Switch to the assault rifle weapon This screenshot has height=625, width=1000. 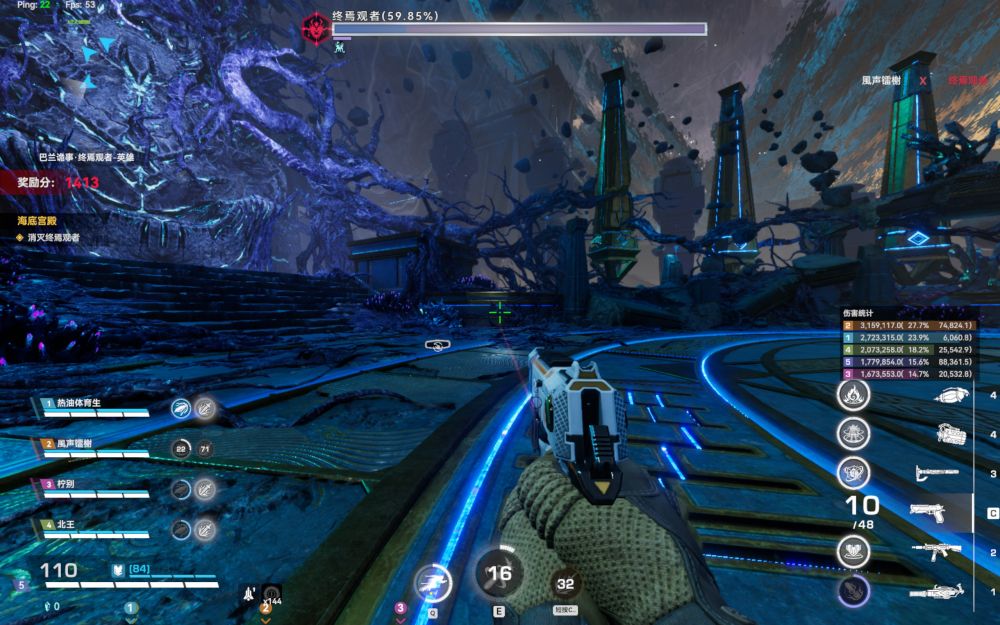(x=936, y=551)
